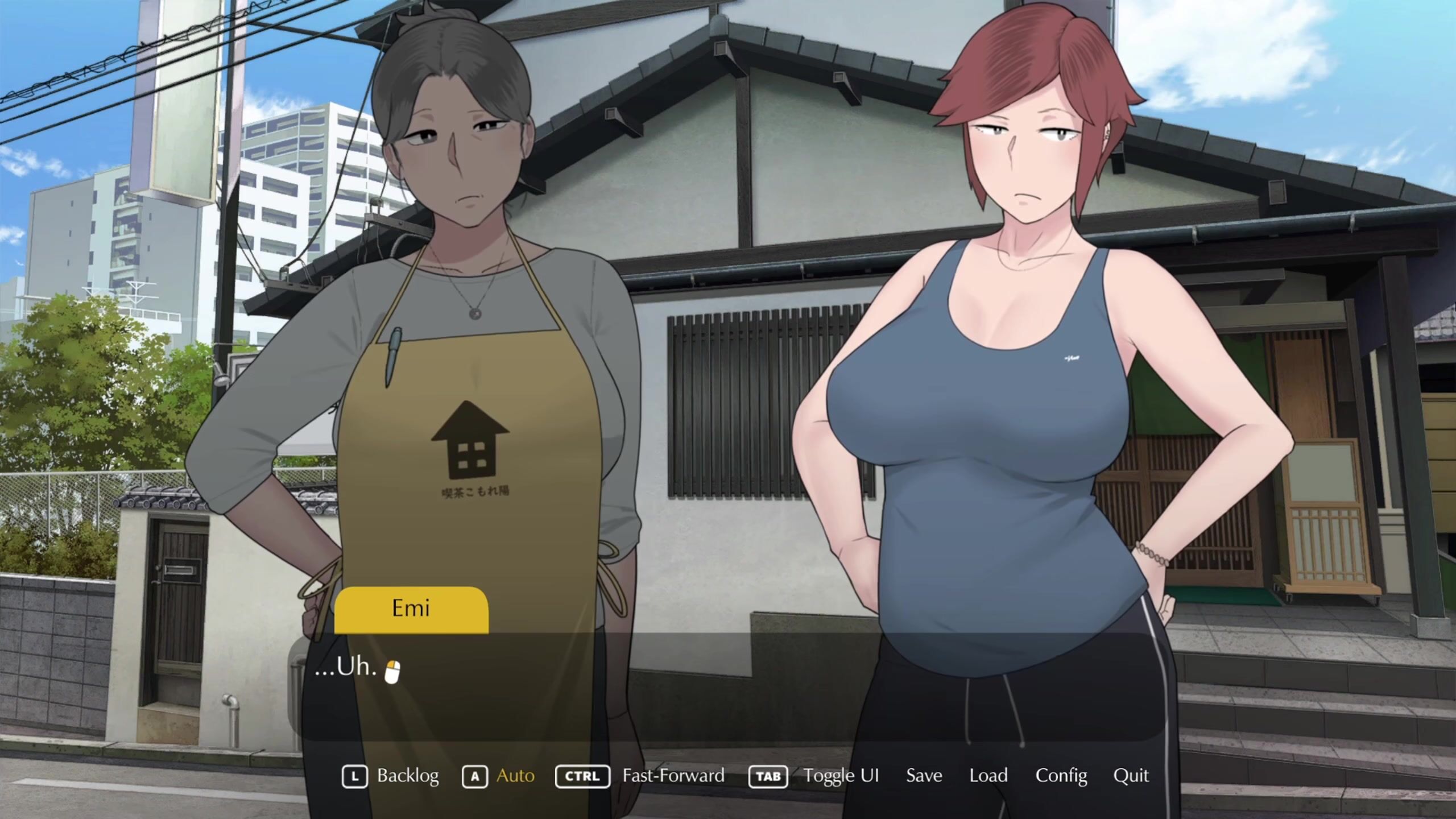
Task: Activate Fast-Forward through dialogue
Action: pos(673,776)
